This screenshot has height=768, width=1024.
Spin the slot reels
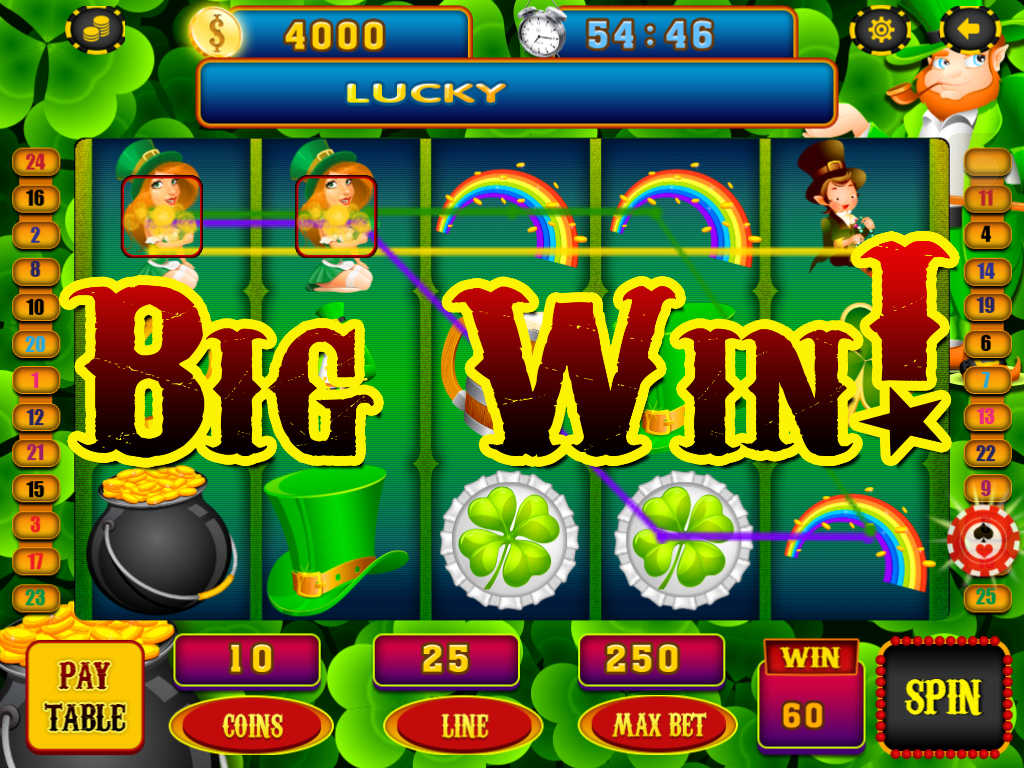tap(943, 697)
